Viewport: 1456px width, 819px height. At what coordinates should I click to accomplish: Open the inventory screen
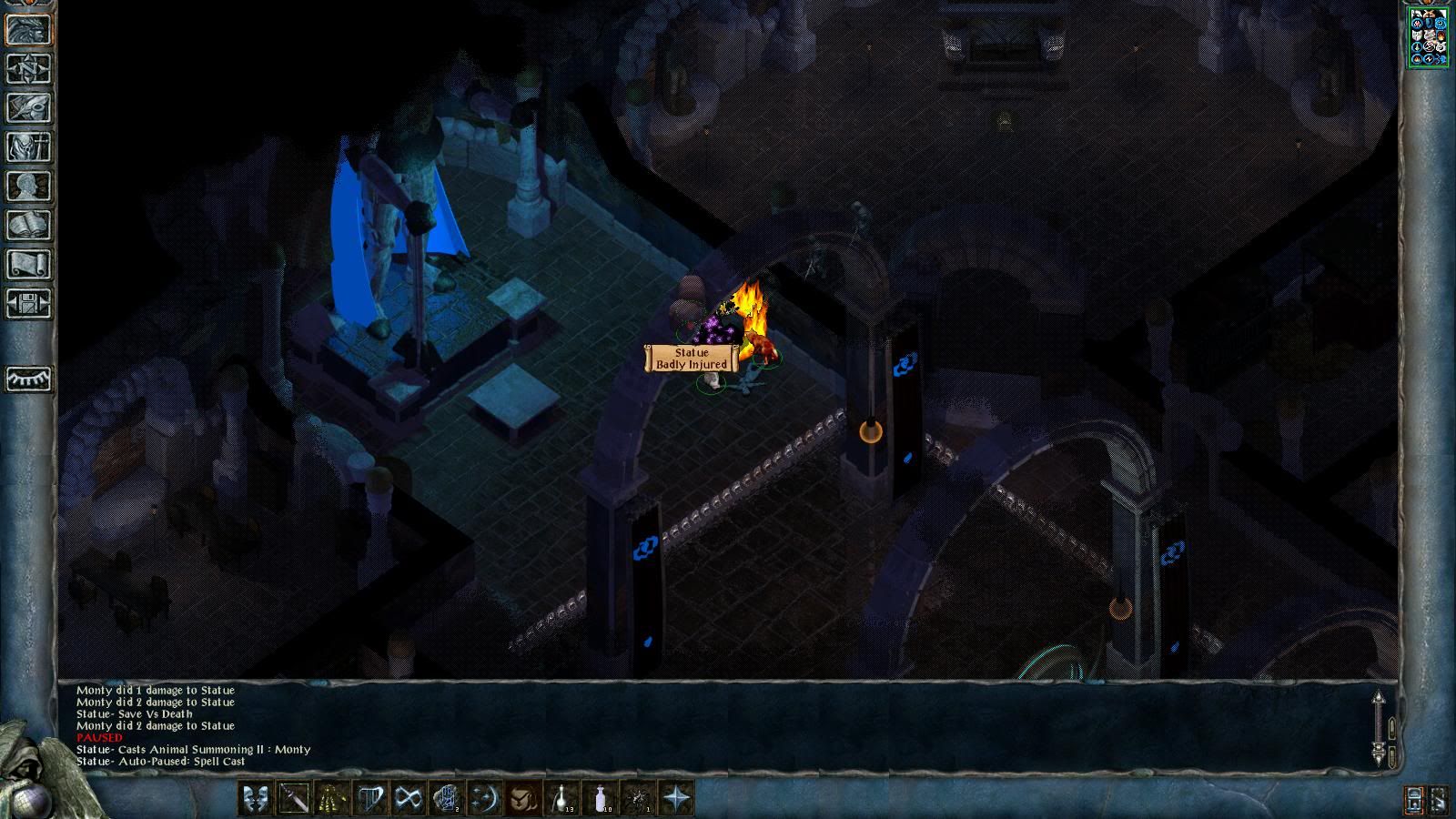(28, 147)
